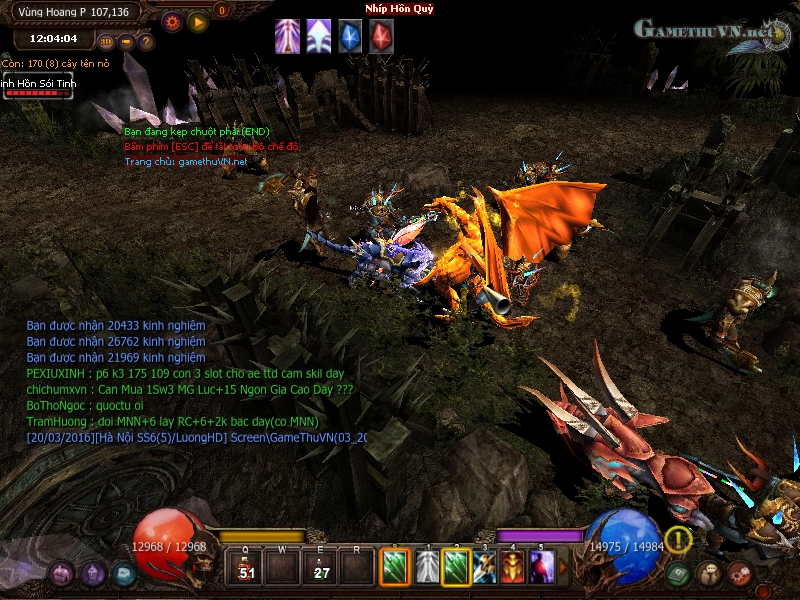Select the purple upward arrow buff icon
The image size is (800, 600).
pyautogui.click(x=318, y=36)
